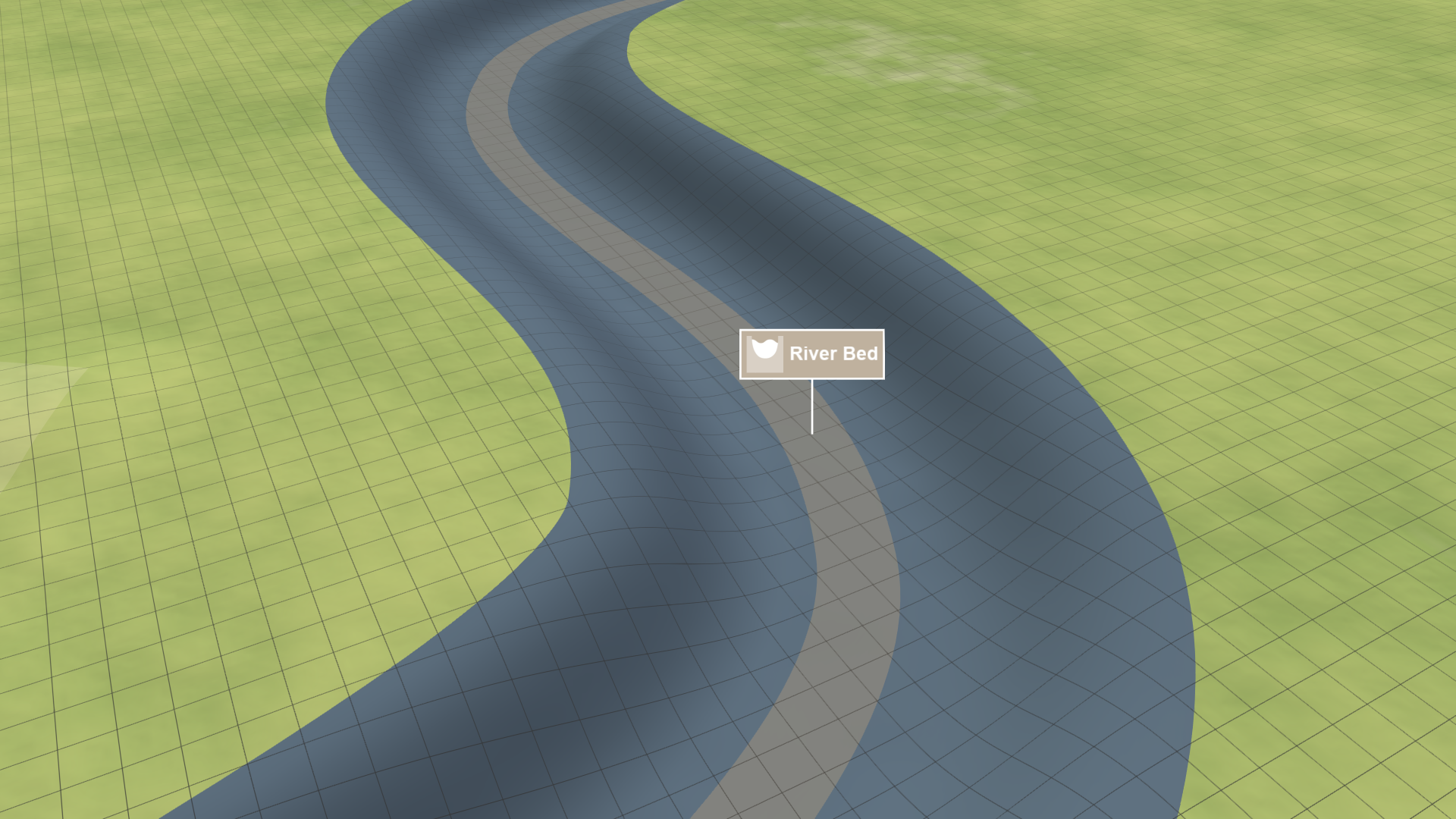1456x819 pixels.
Task: Click the marker stem line below the label
Action: tap(813, 406)
